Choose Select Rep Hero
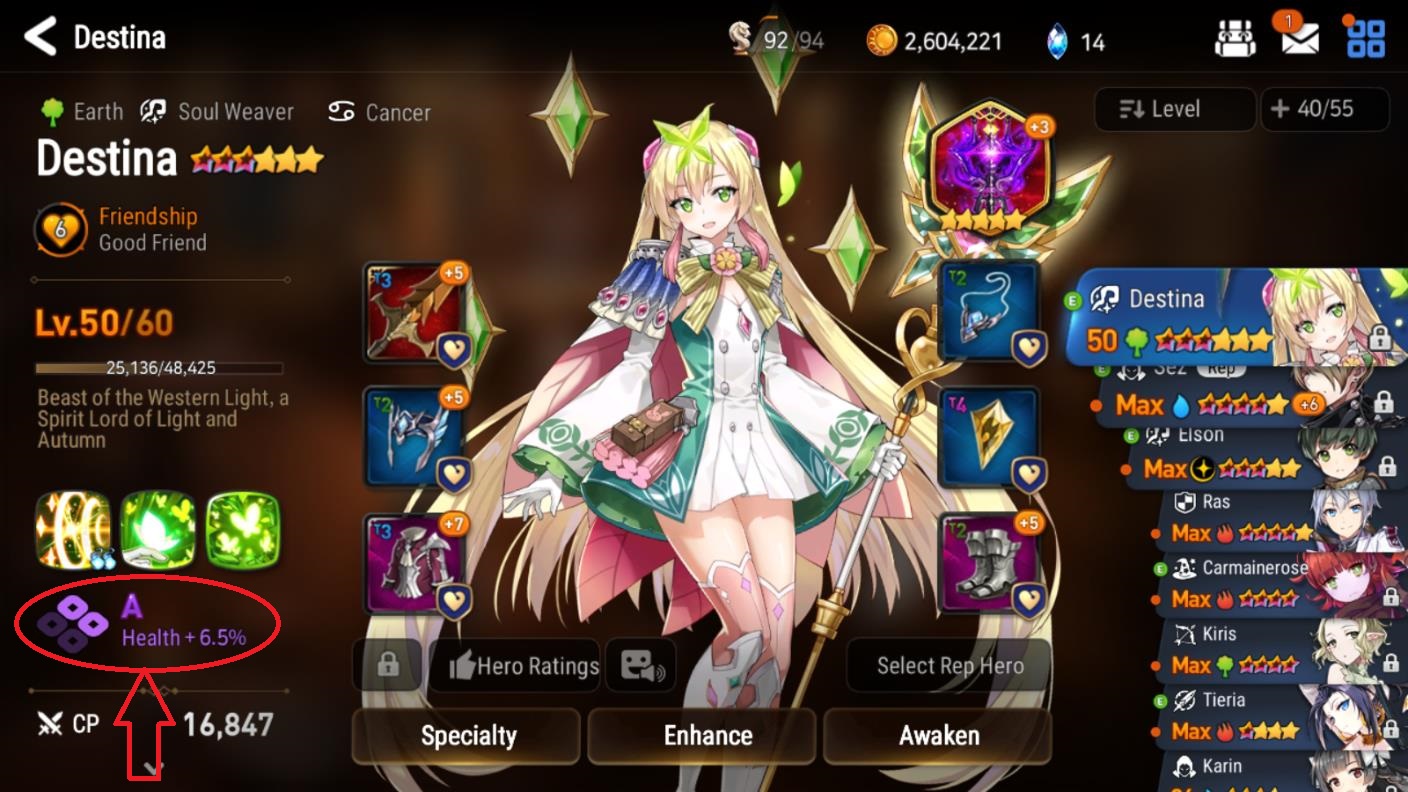 949,666
